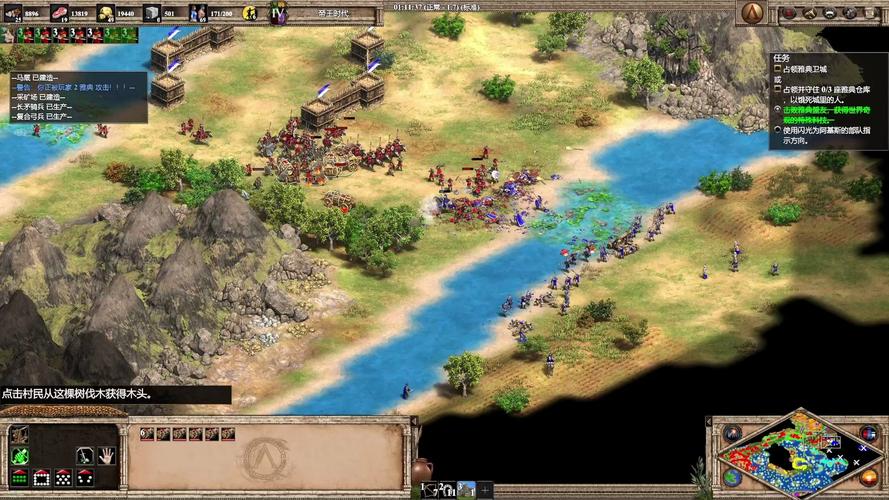Select the green line formation button
The image size is (889, 500).
click(x=19, y=478)
